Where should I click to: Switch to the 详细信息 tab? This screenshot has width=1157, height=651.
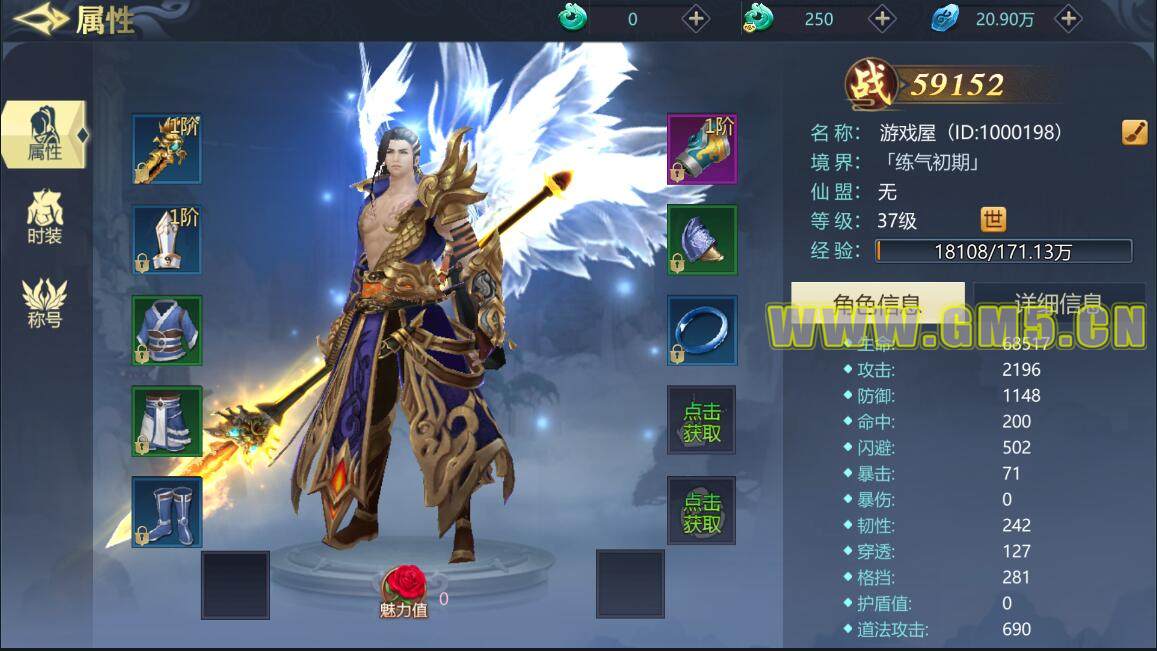(1058, 303)
